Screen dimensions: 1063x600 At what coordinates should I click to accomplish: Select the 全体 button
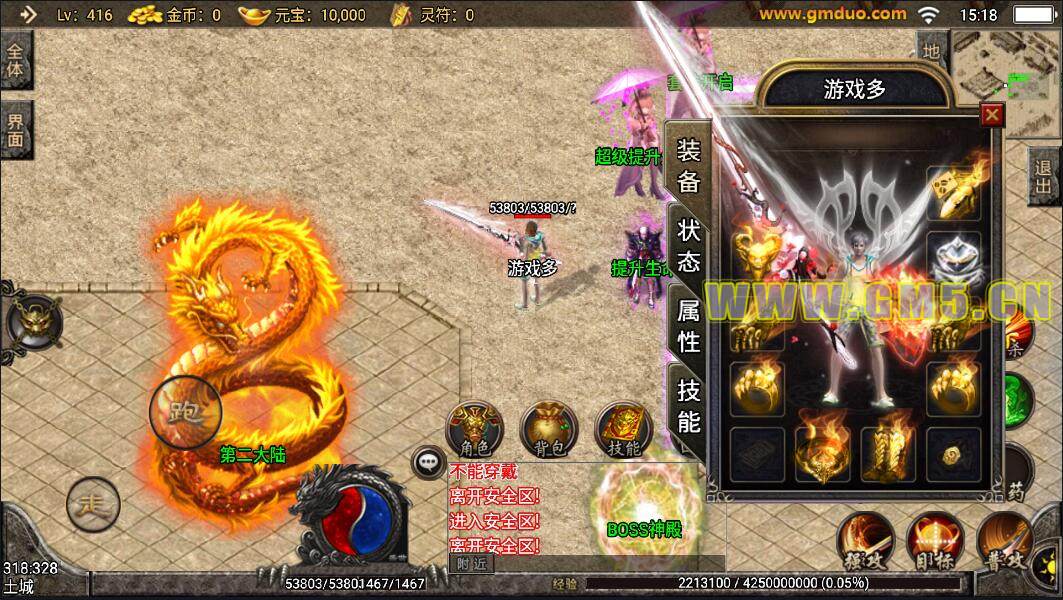[15, 60]
